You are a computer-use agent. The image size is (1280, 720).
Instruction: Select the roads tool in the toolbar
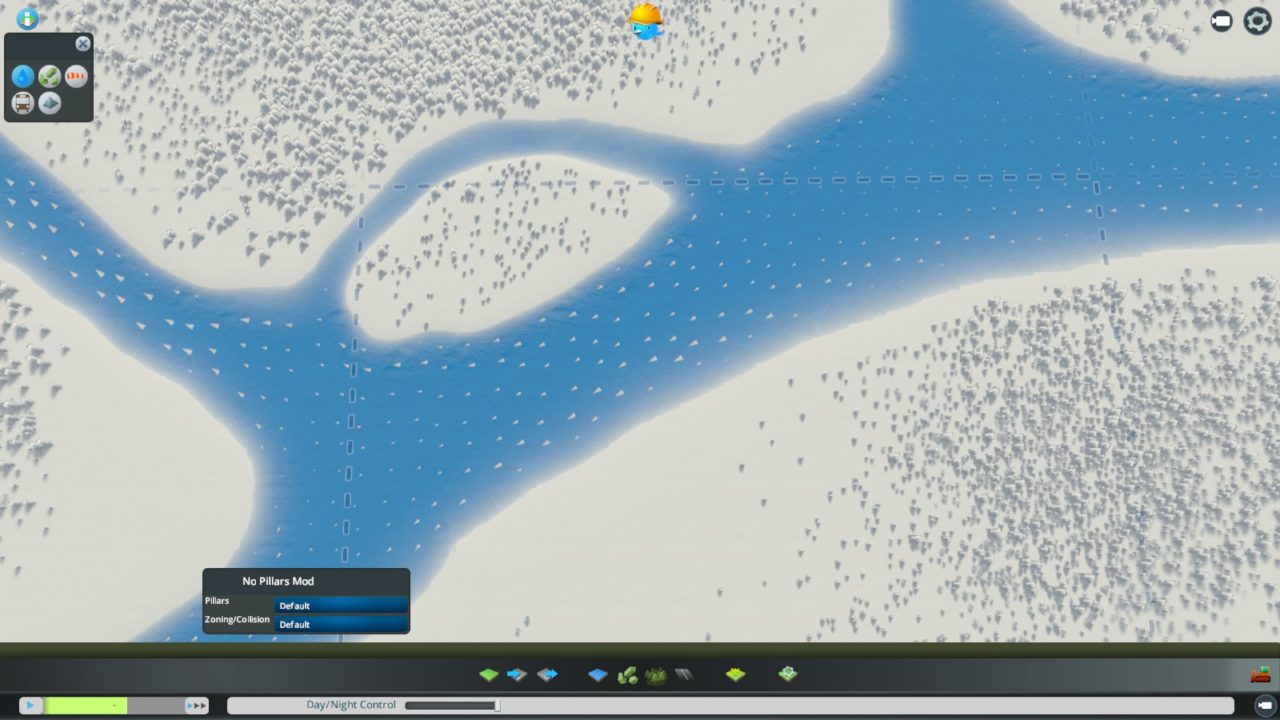point(684,674)
